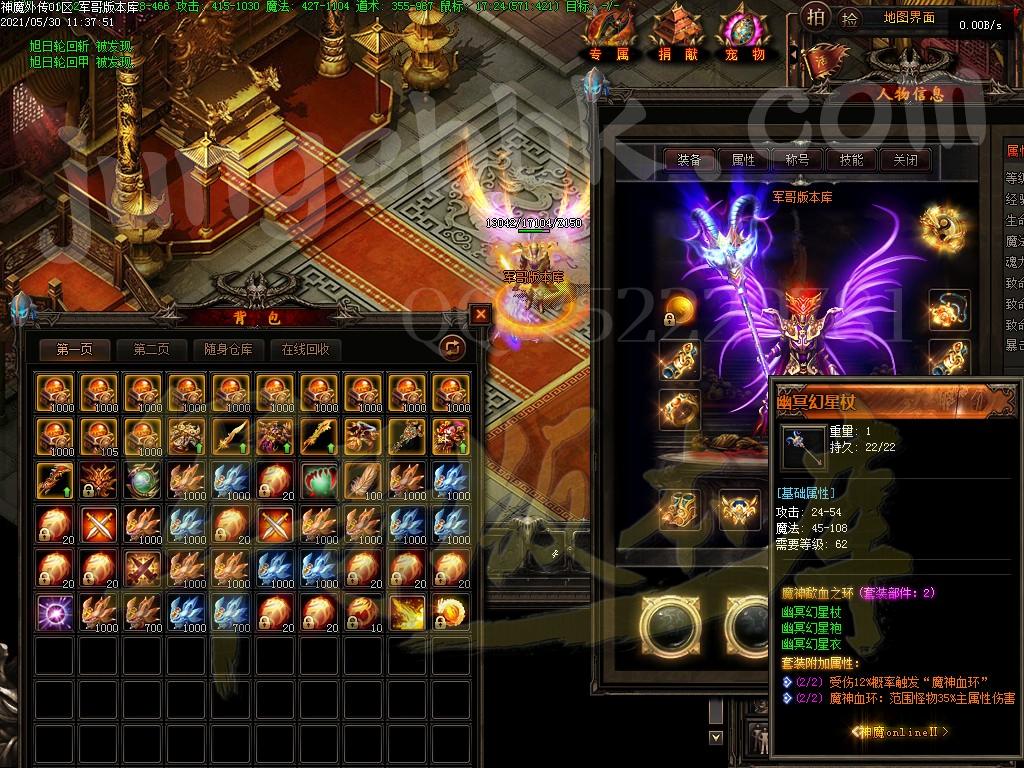This screenshot has width=1024, height=768.
Task: Click the pick-up (拾) round button
Action: (x=849, y=18)
